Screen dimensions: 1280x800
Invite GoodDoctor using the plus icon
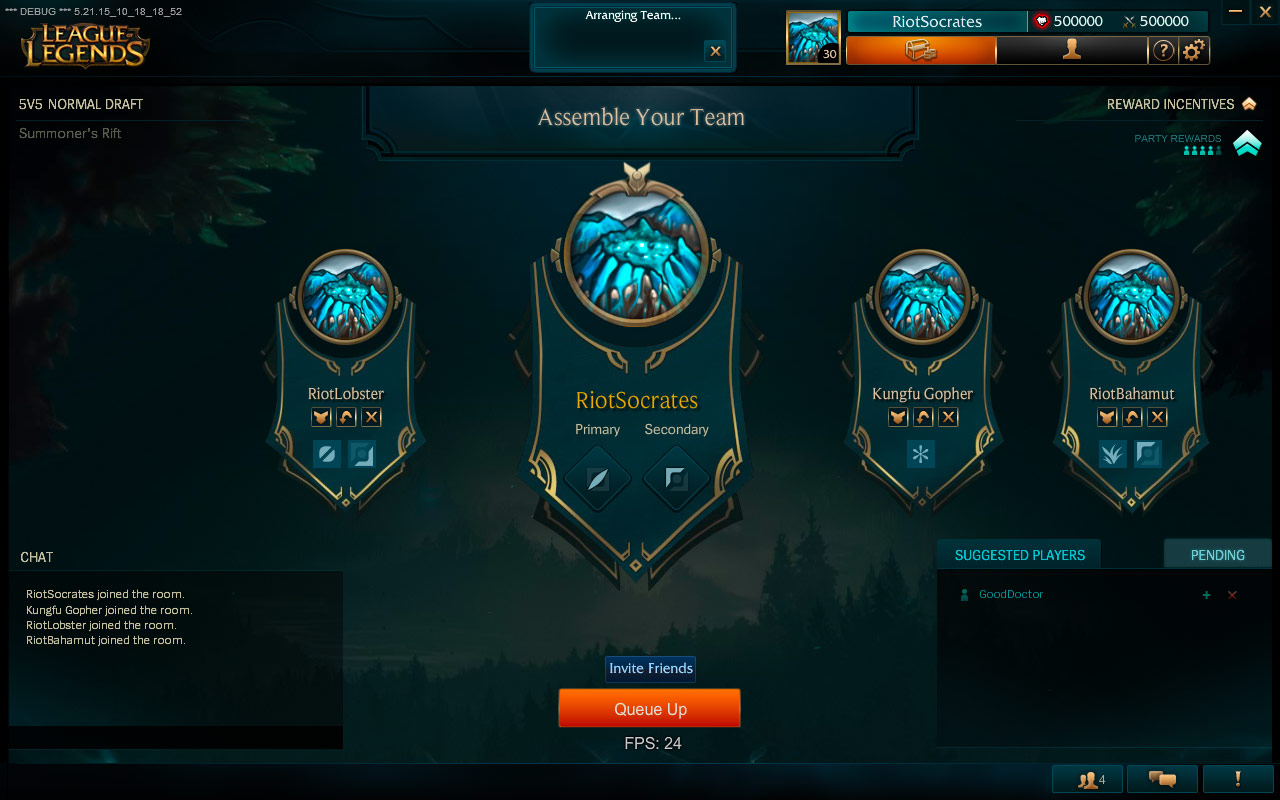(1207, 594)
